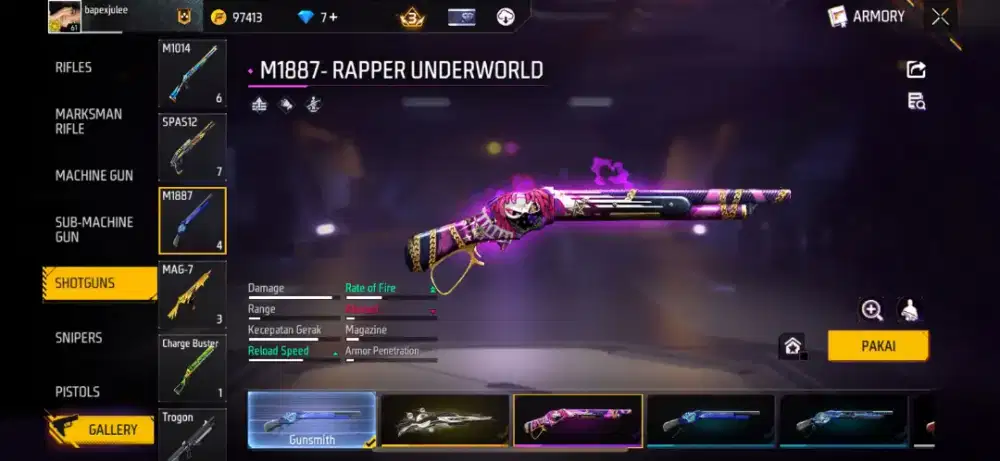Choose the Gunsmith skin thumbnail
Image resolution: width=1000 pixels, height=461 pixels.
pyautogui.click(x=311, y=420)
